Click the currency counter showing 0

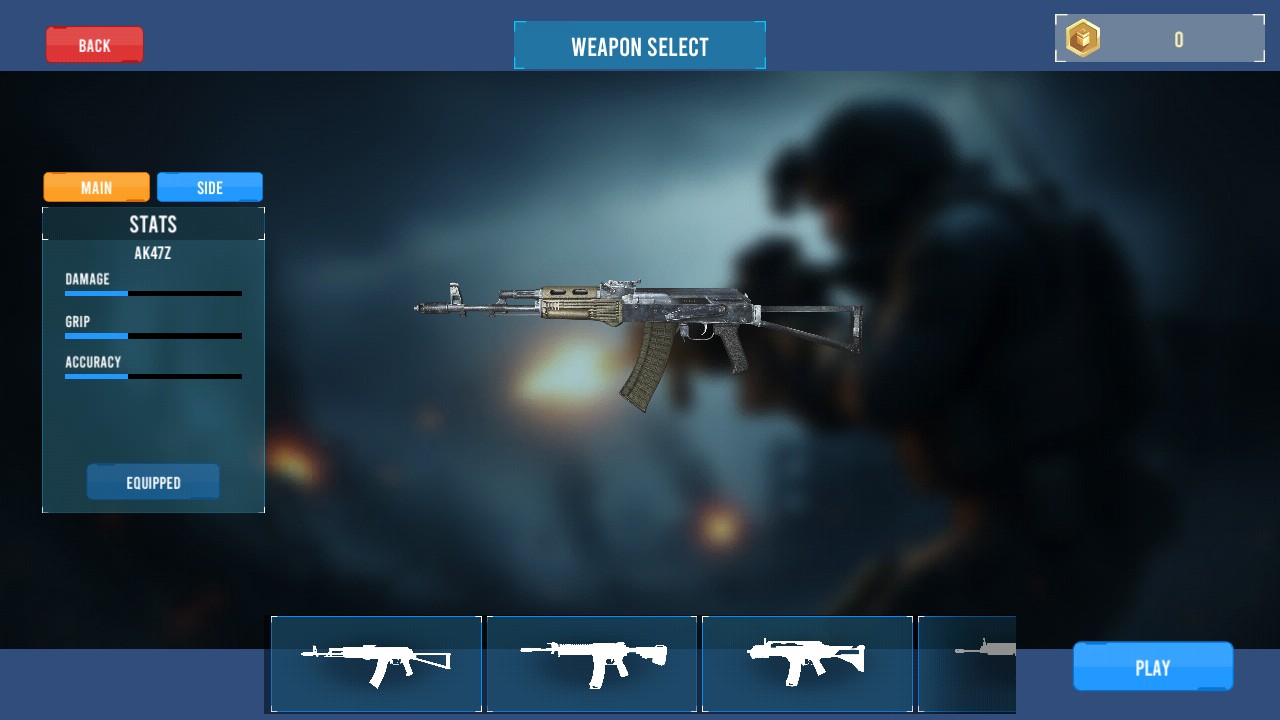coord(1178,40)
